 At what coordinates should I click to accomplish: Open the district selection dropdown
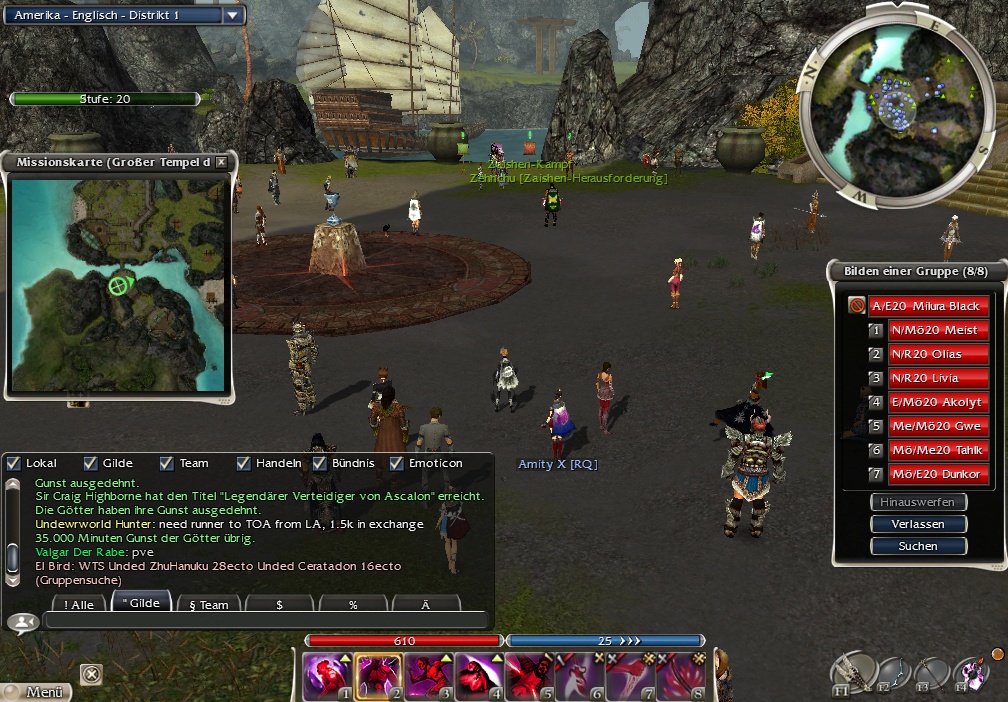tap(232, 15)
